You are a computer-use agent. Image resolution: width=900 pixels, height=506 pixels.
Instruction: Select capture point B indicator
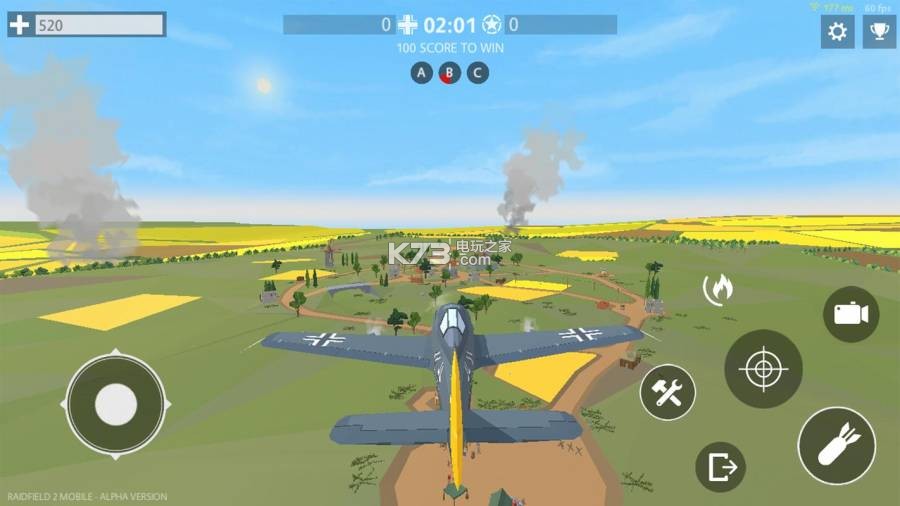450,73
